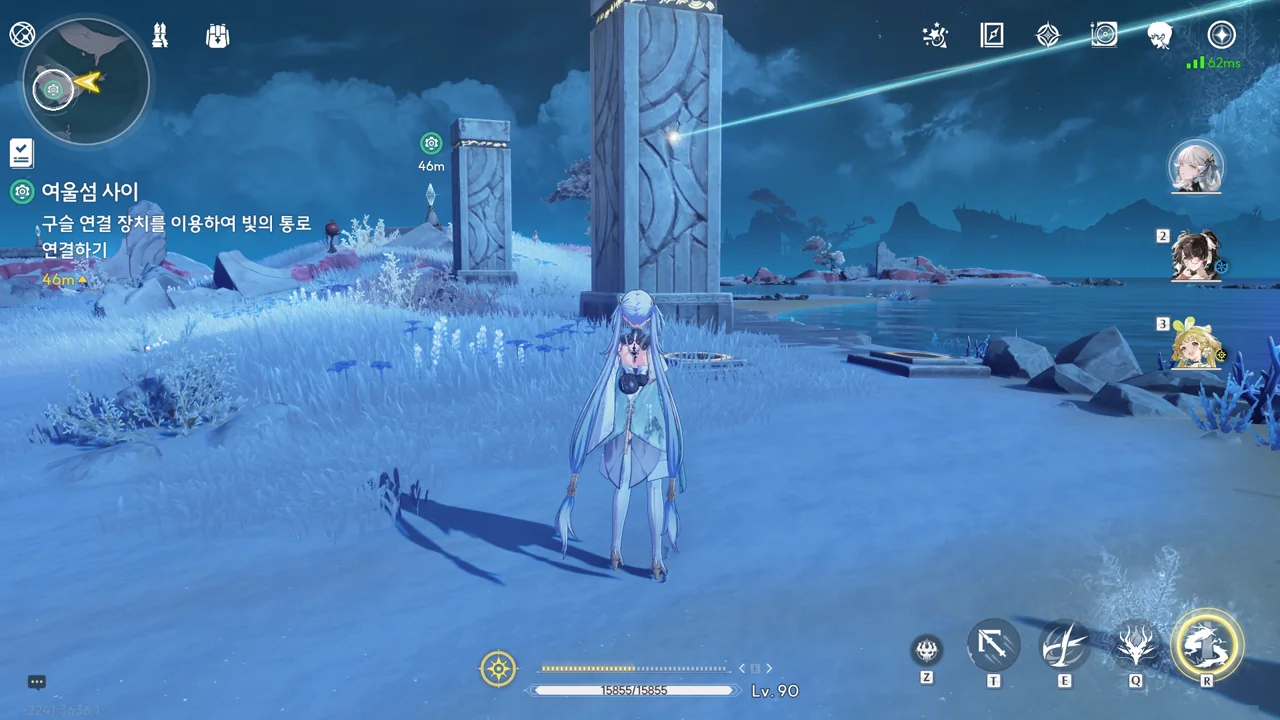Open the circular minimap
The width and height of the screenshot is (1280, 720).
[86, 82]
